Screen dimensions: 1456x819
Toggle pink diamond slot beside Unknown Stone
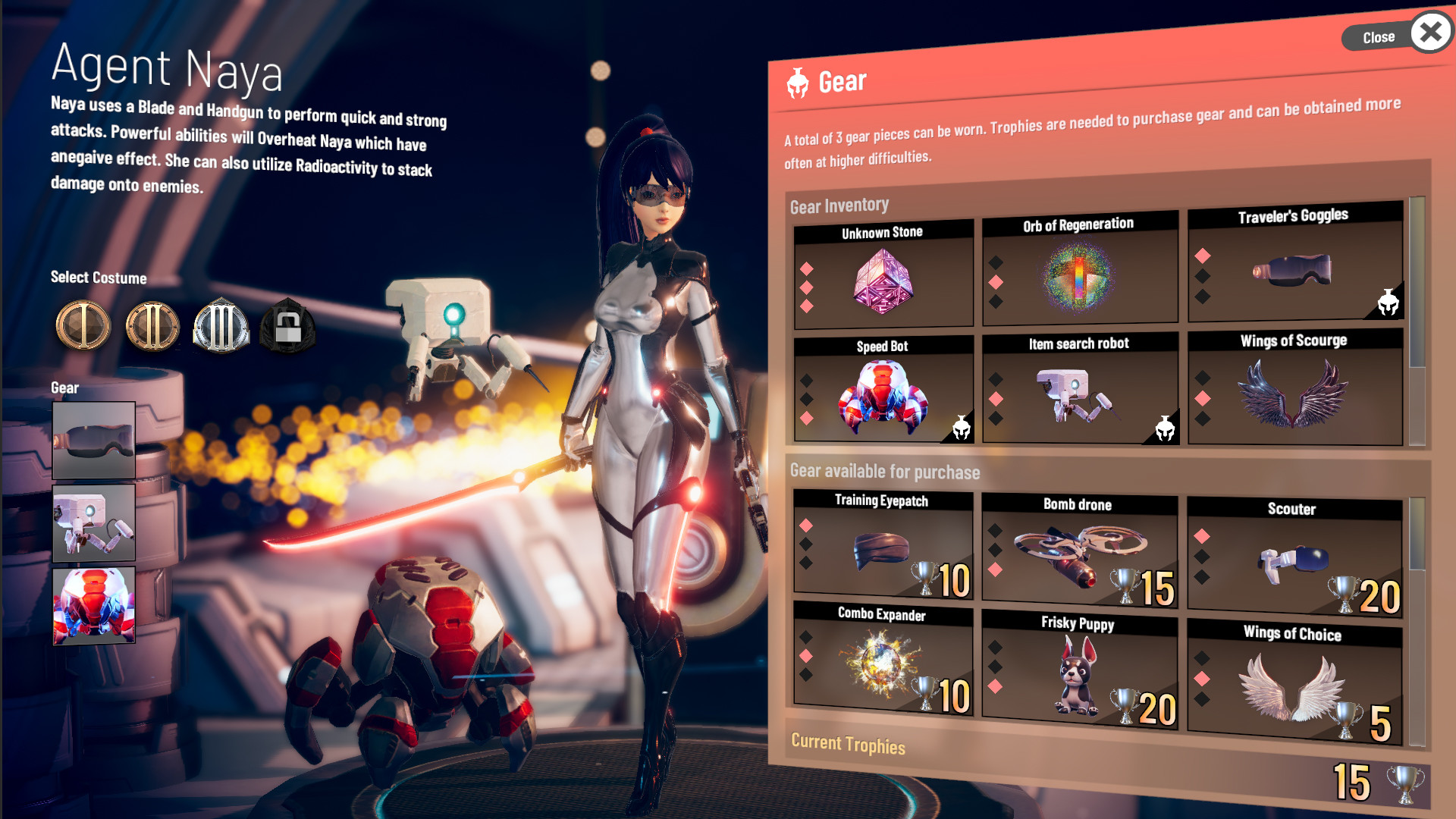[807, 267]
